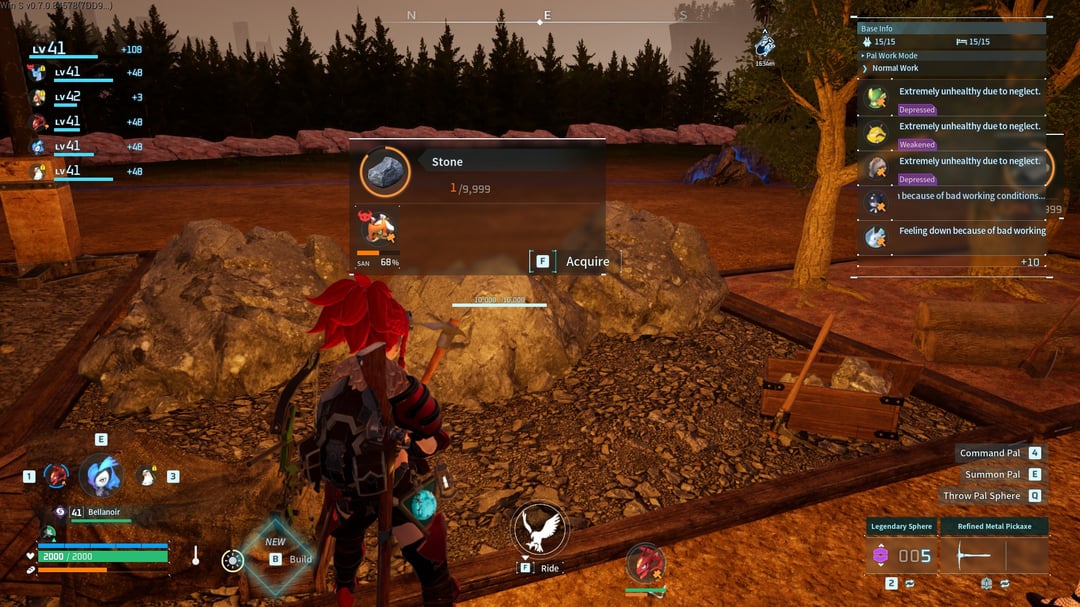
Task: Select the Bellanoir active pal portrait
Action: pyautogui.click(x=100, y=475)
